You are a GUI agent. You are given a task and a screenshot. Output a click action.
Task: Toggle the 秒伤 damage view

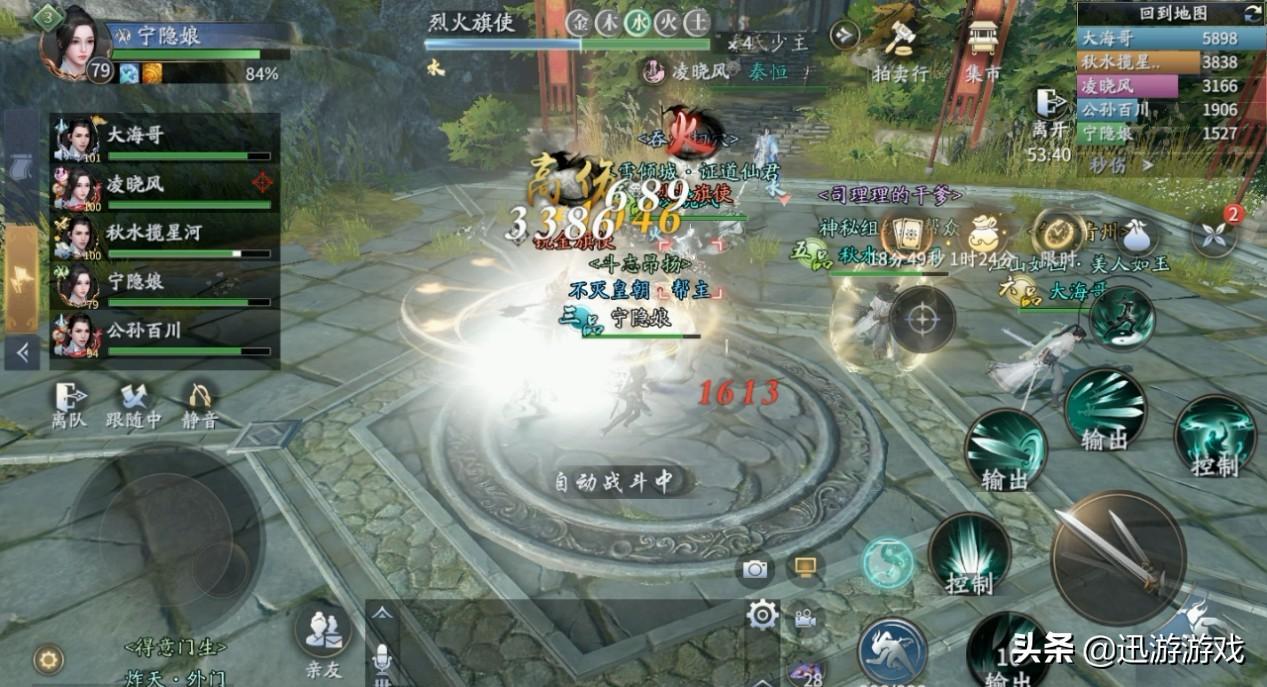coord(1121,164)
